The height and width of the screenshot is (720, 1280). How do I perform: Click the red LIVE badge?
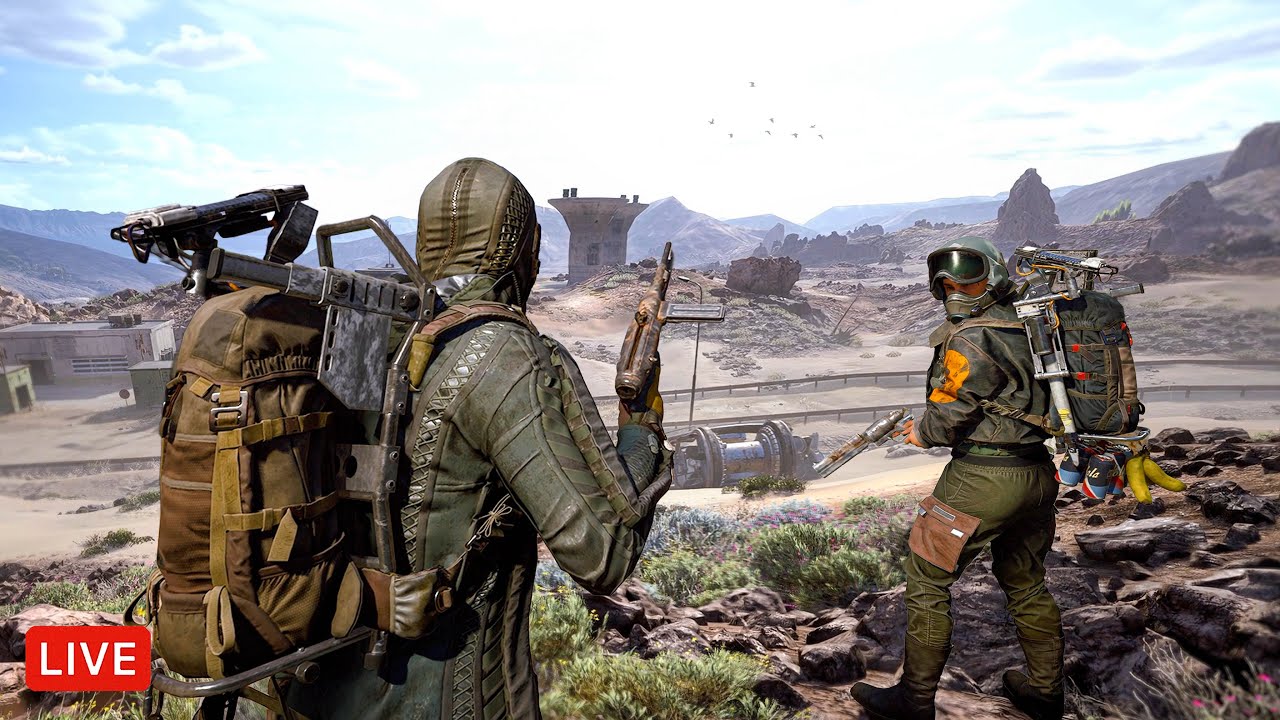tap(88, 658)
